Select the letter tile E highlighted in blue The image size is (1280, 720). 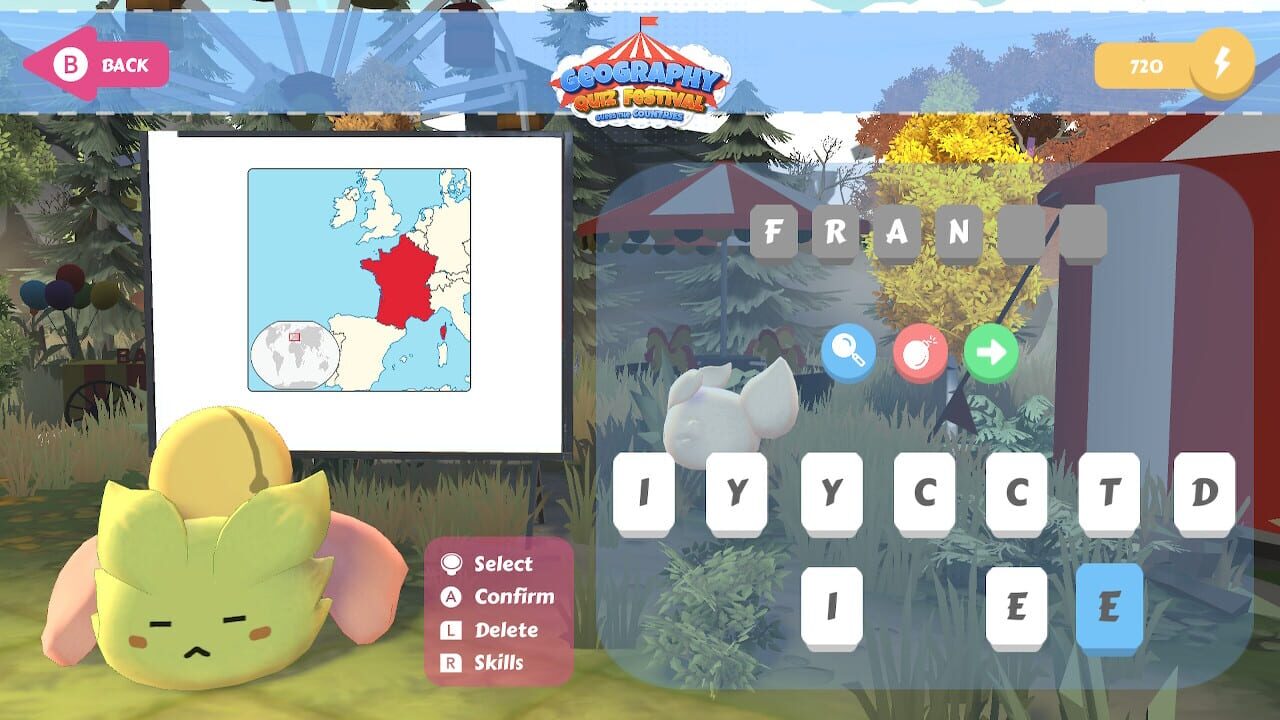tap(1110, 603)
